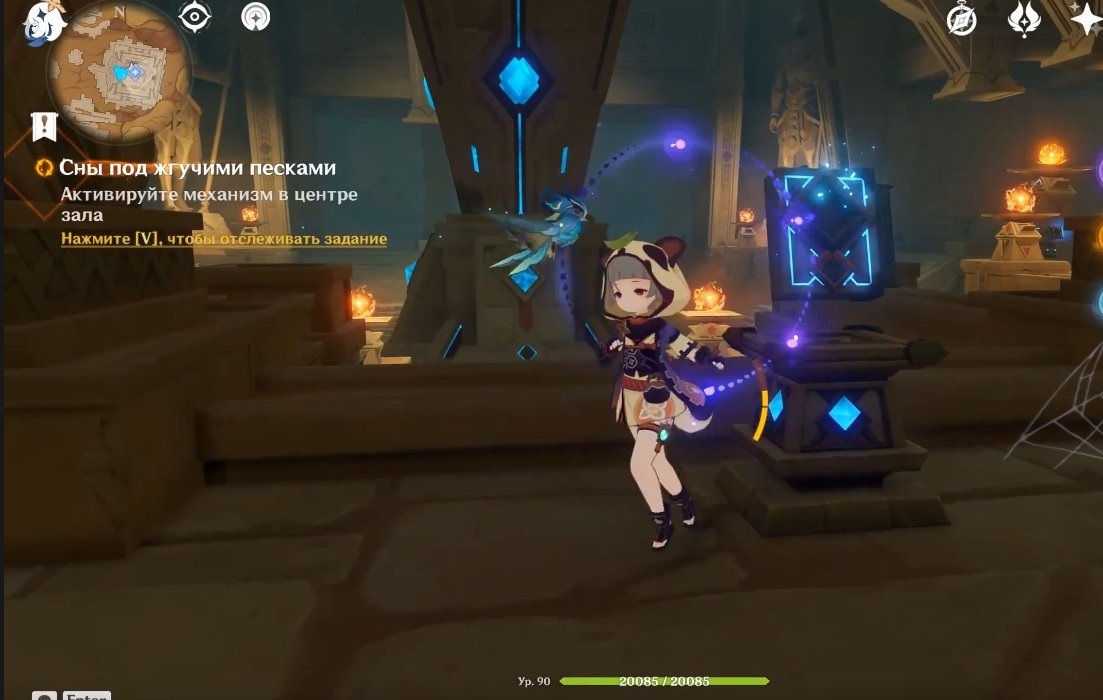Open the Wish four-pointed star icon
Screen dimensions: 1103x700
[1085, 19]
